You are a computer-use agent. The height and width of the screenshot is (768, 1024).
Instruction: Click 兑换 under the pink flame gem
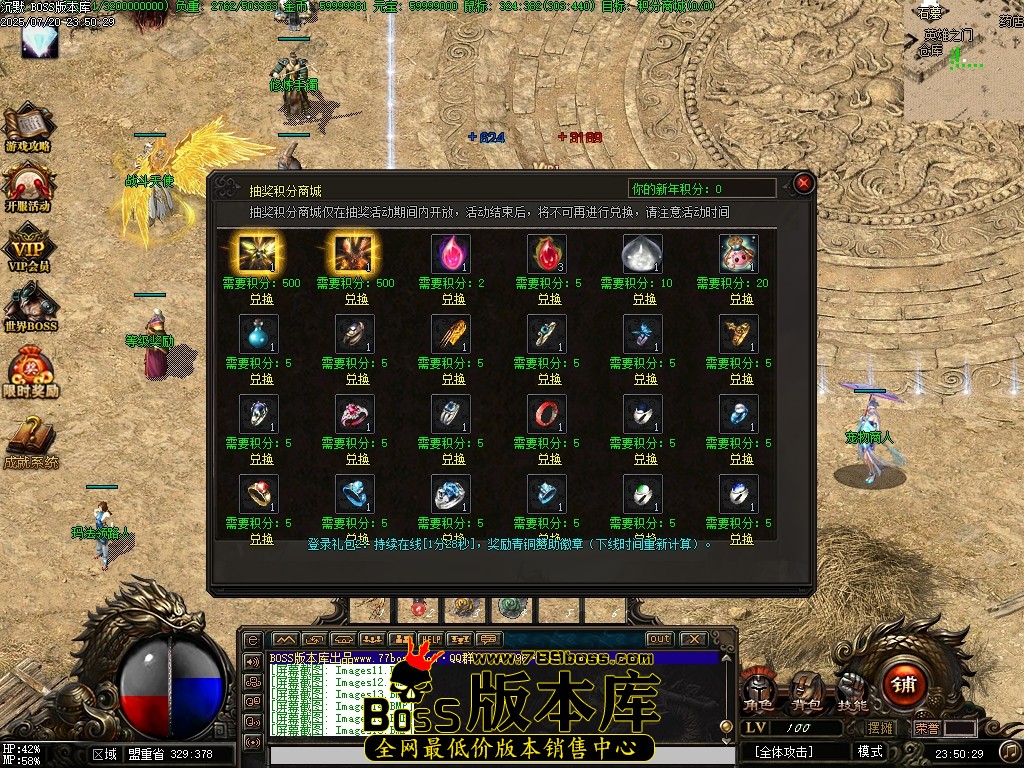pyautogui.click(x=453, y=299)
